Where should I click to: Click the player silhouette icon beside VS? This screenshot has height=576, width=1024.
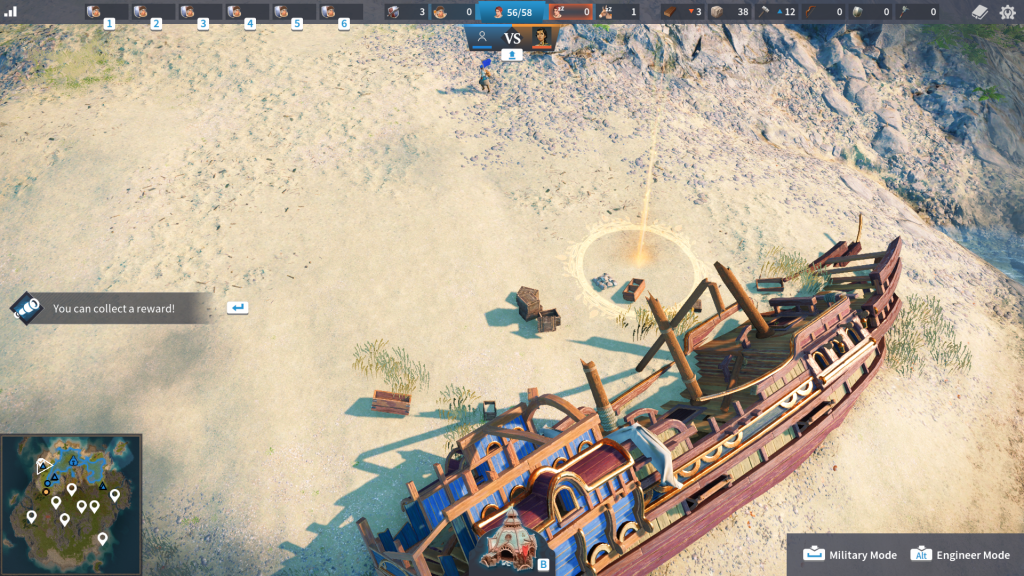coord(483,37)
